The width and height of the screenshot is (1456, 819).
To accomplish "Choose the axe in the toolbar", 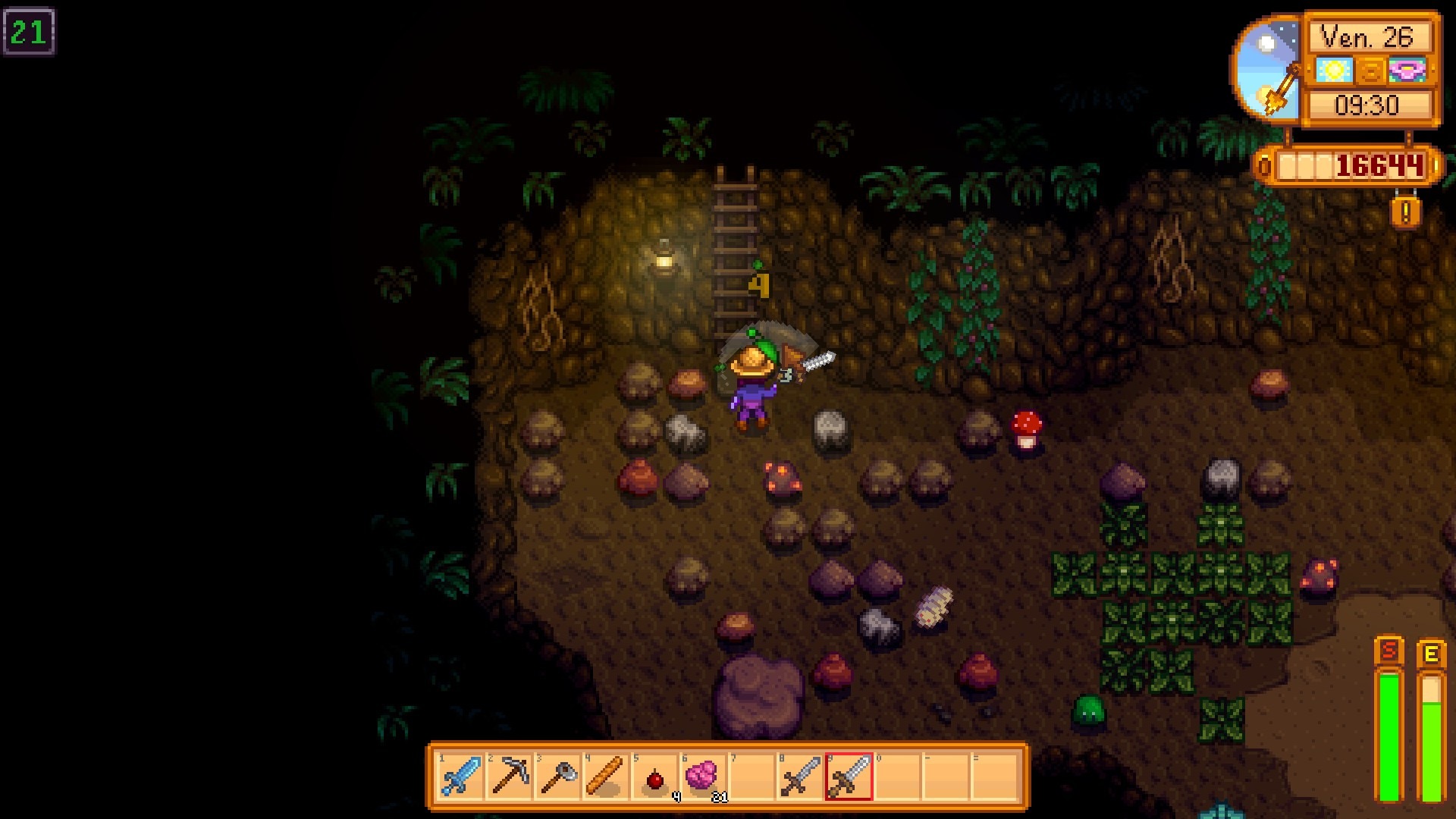I will tap(558, 777).
